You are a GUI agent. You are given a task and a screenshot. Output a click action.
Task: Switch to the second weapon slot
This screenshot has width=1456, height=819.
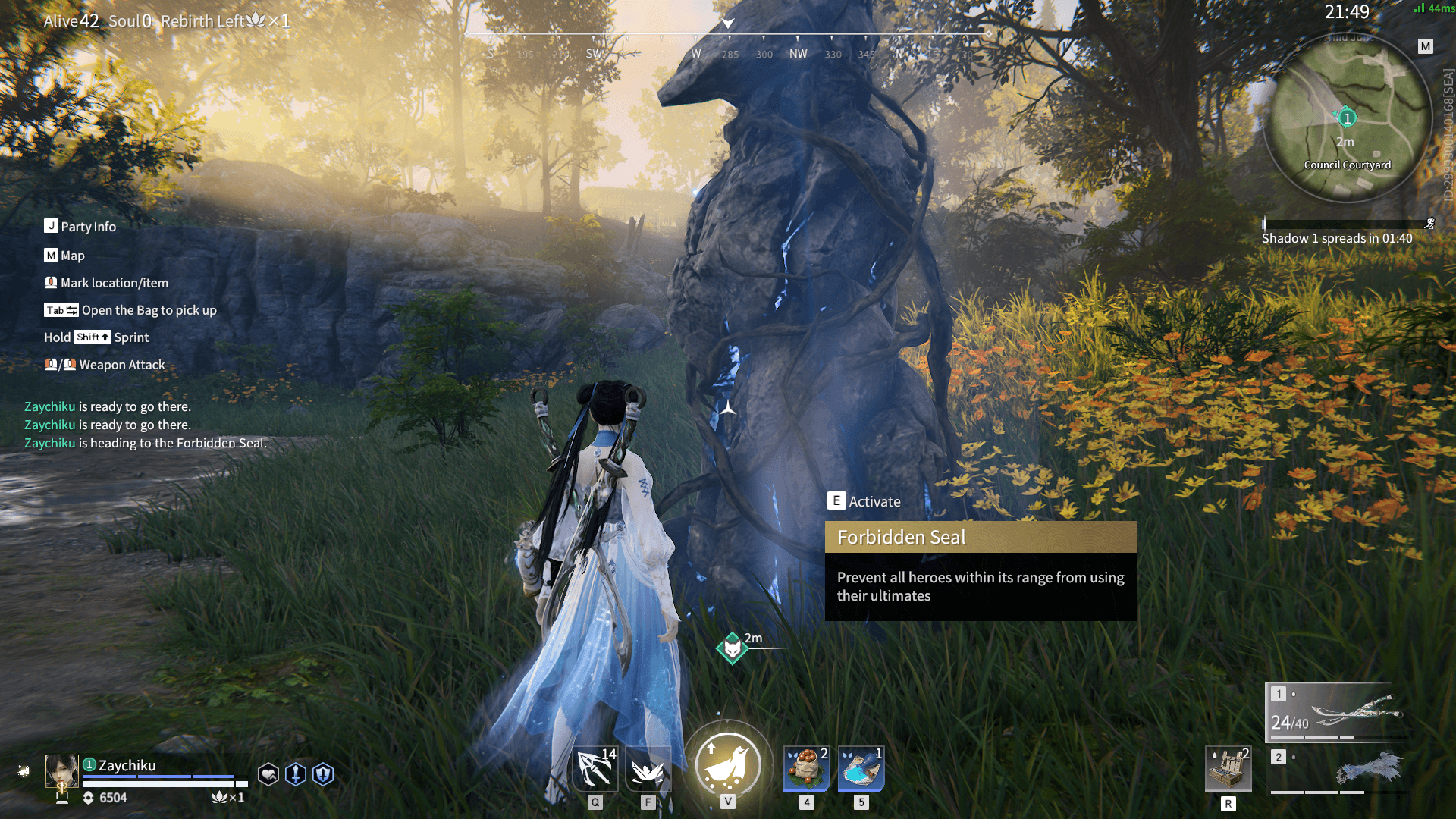click(1338, 770)
